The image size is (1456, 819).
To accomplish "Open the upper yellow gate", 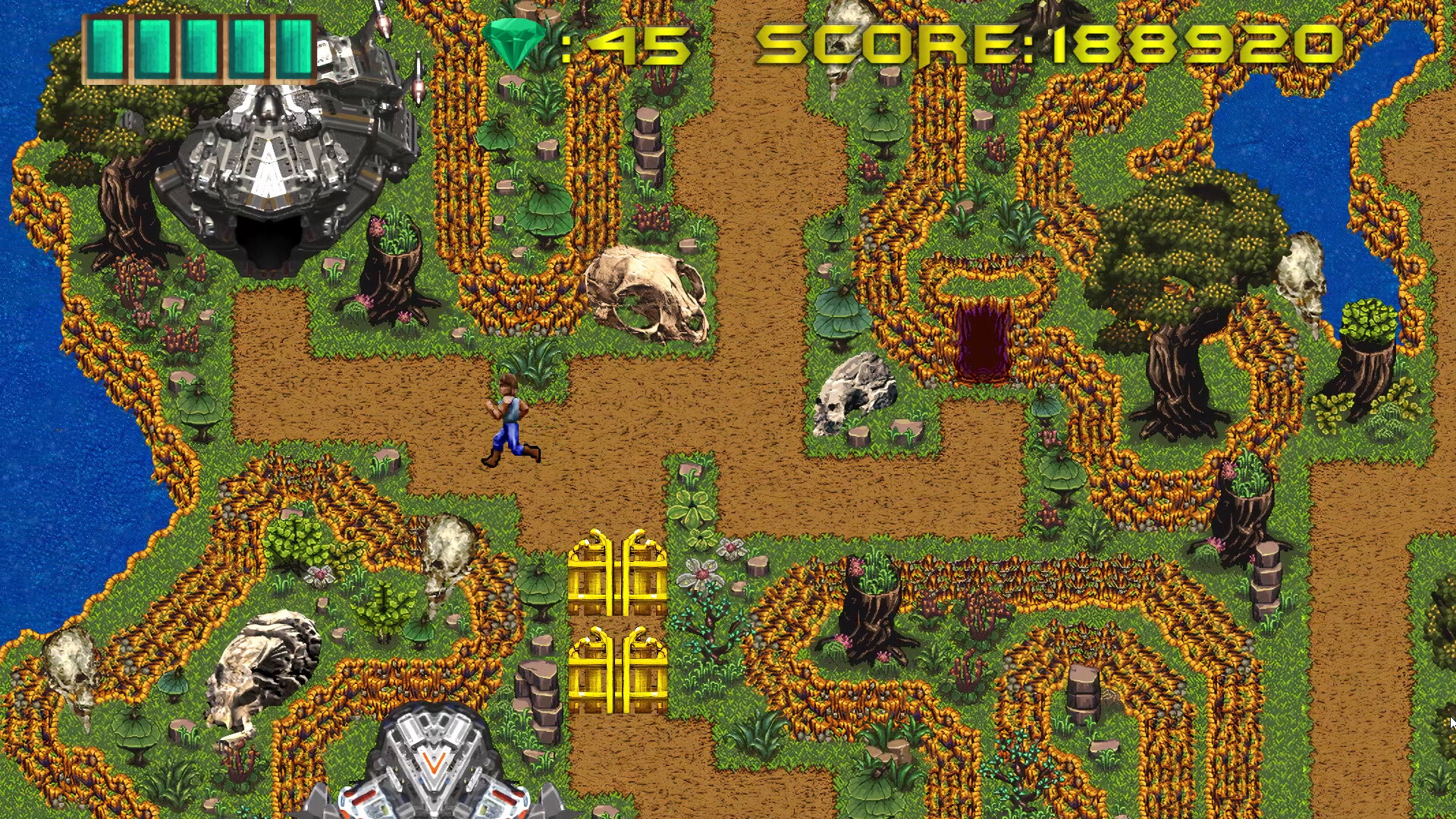I will click(618, 576).
